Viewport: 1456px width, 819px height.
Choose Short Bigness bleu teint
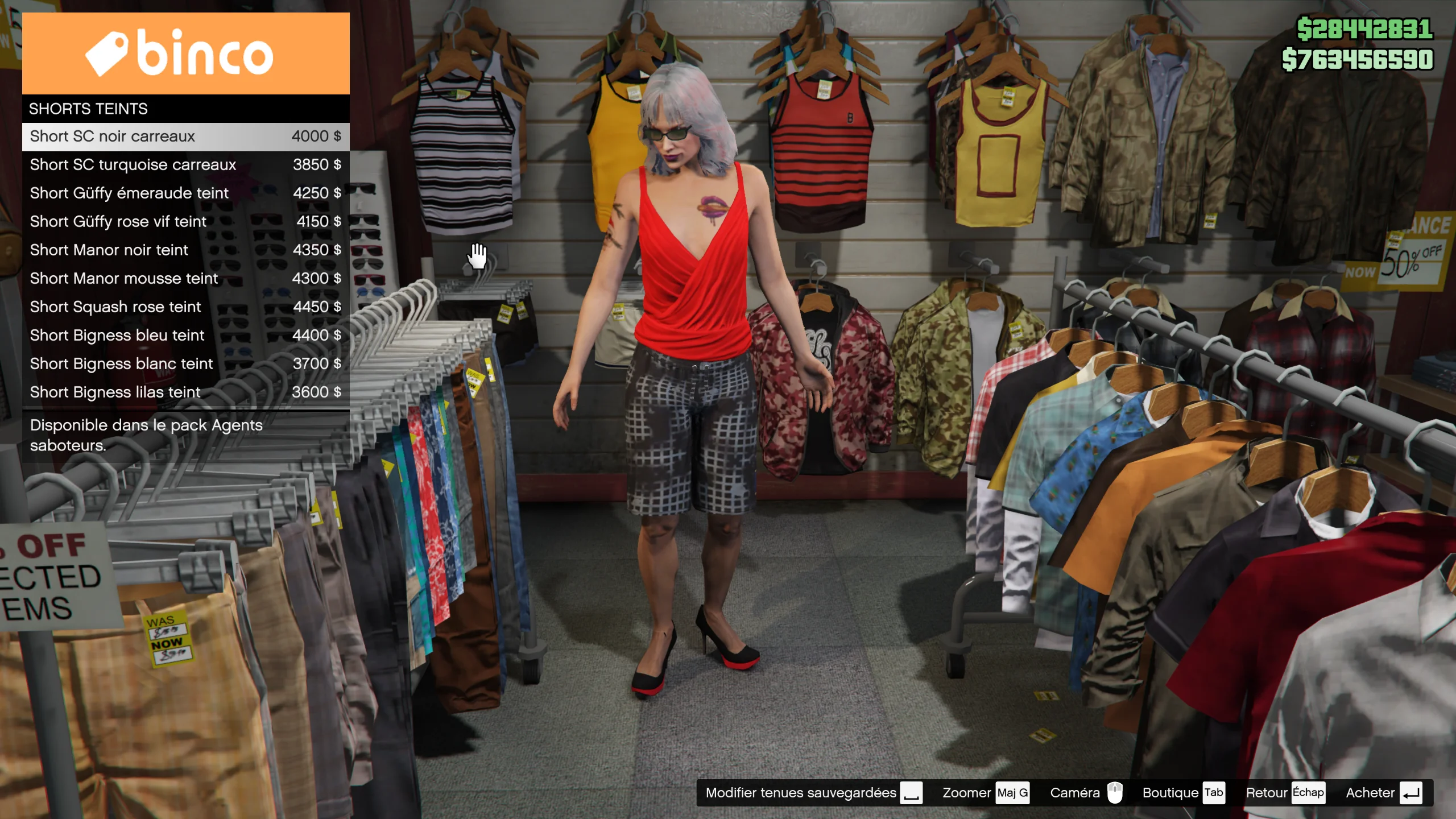coord(185,336)
